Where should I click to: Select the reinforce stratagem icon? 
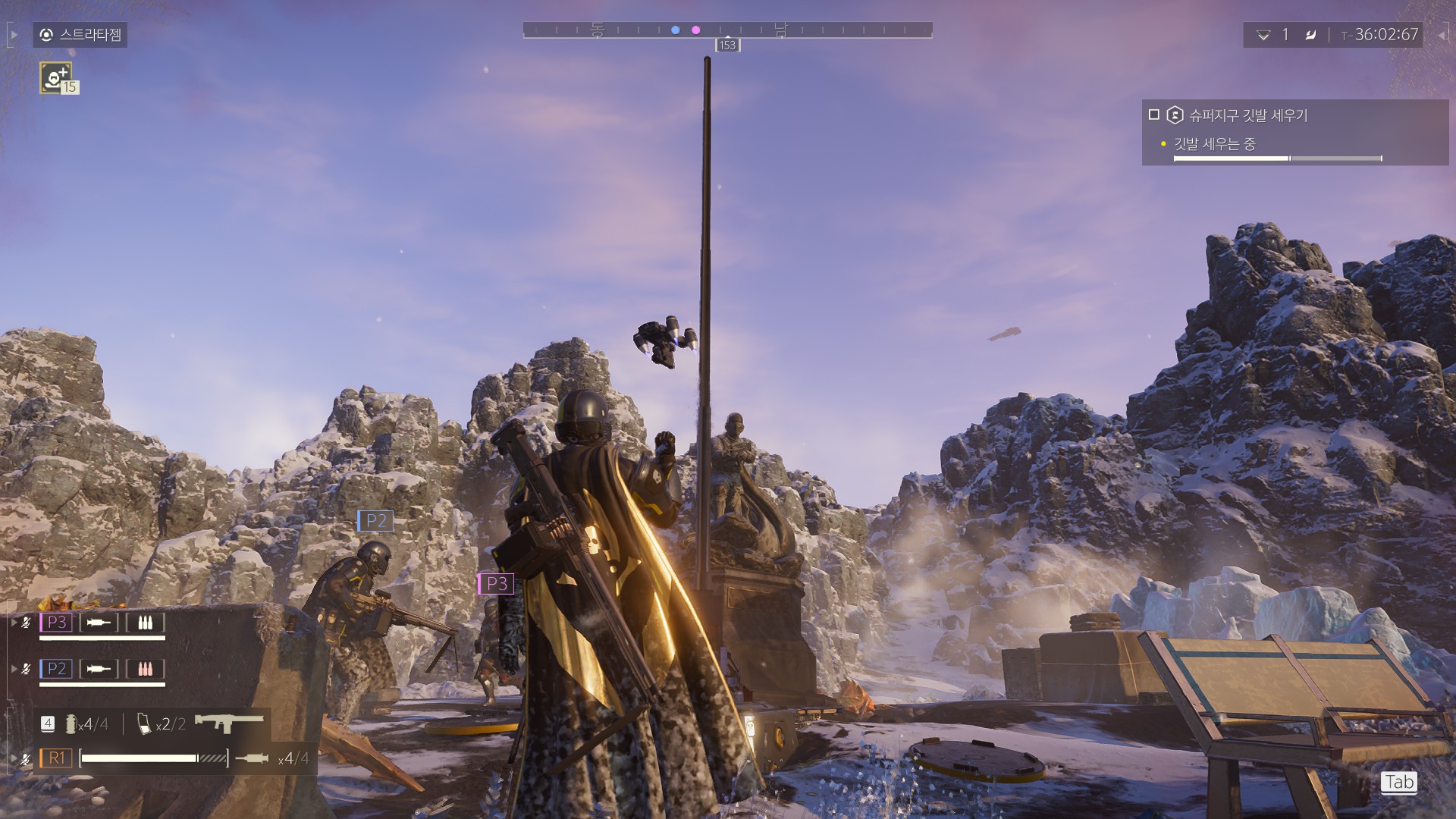(x=56, y=77)
